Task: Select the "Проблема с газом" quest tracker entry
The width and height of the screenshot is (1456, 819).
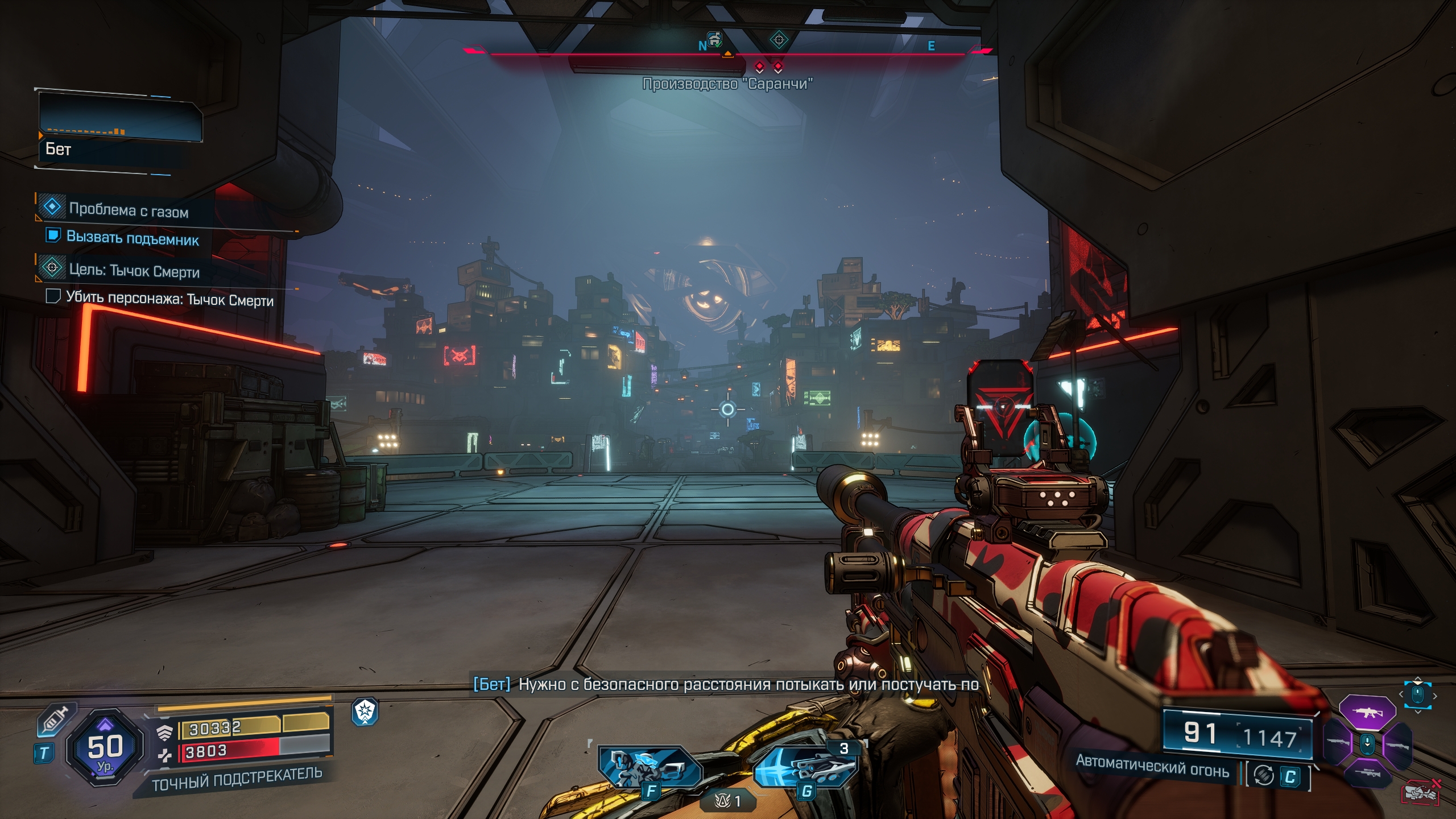Action: pyautogui.click(x=129, y=210)
